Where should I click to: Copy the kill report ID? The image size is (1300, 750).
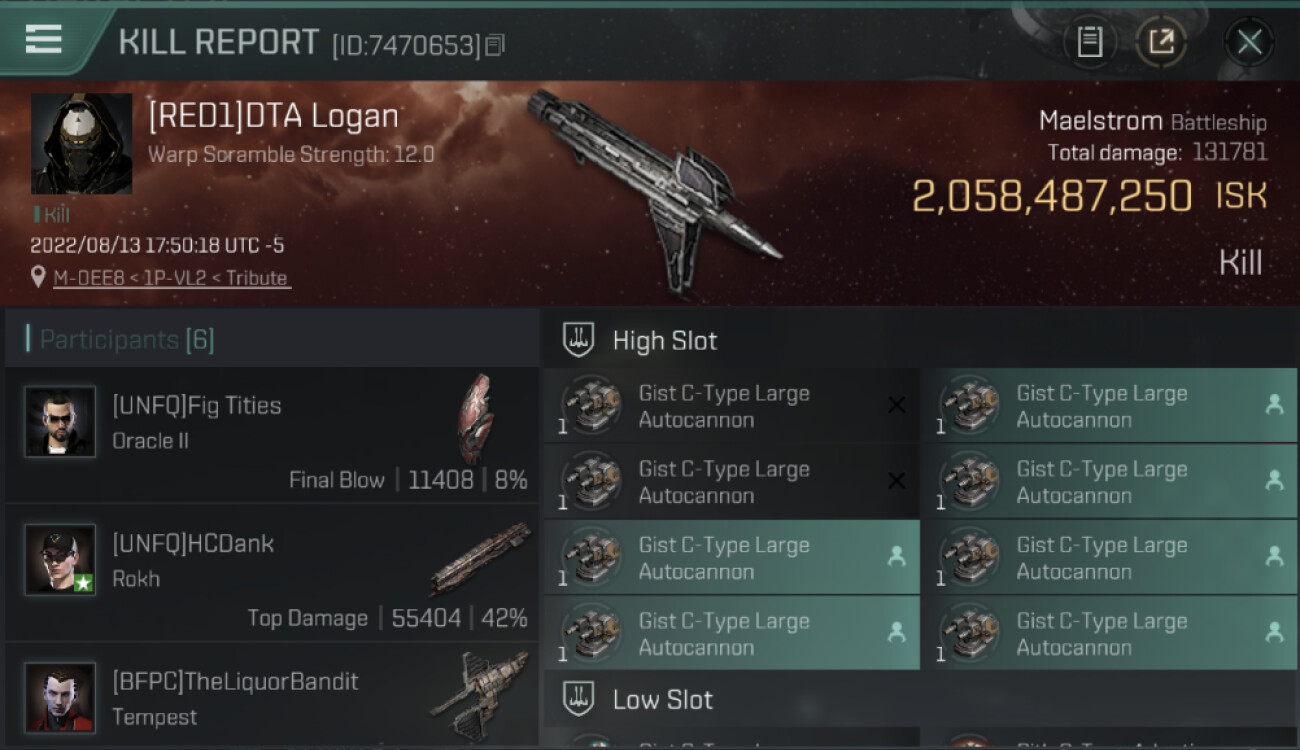tap(496, 45)
